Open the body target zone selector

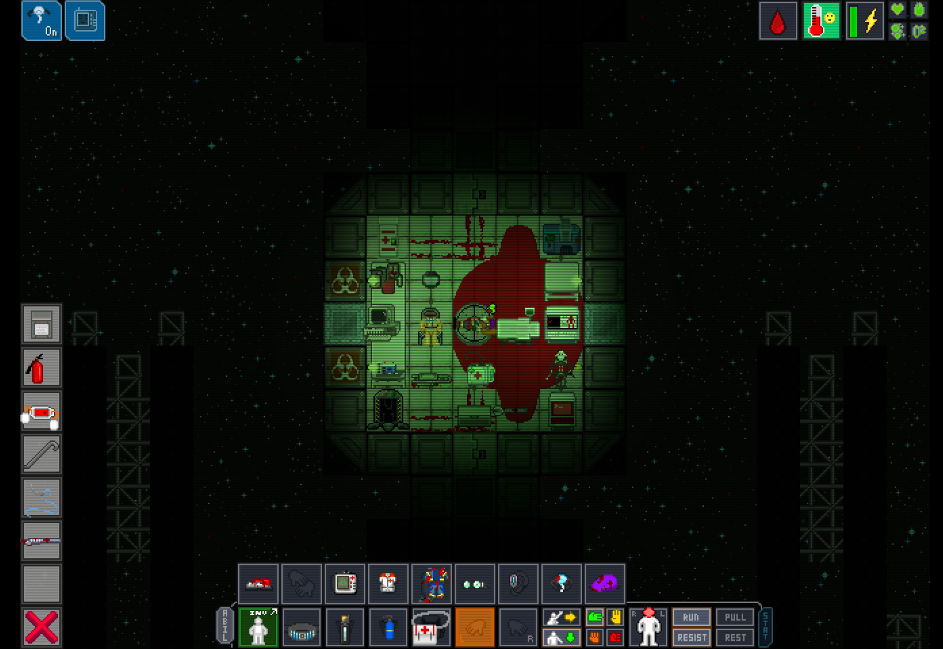[649, 627]
